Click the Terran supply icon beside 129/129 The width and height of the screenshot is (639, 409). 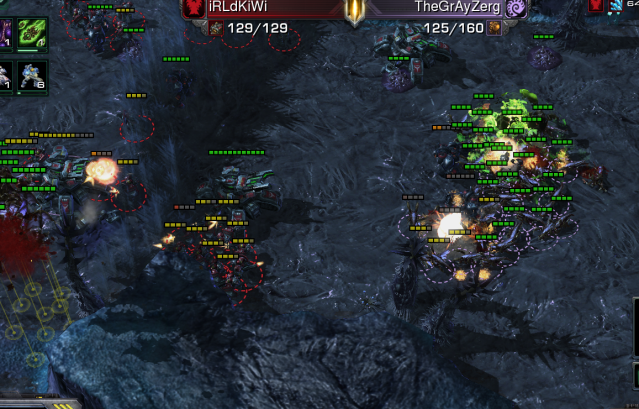[x=218, y=28]
